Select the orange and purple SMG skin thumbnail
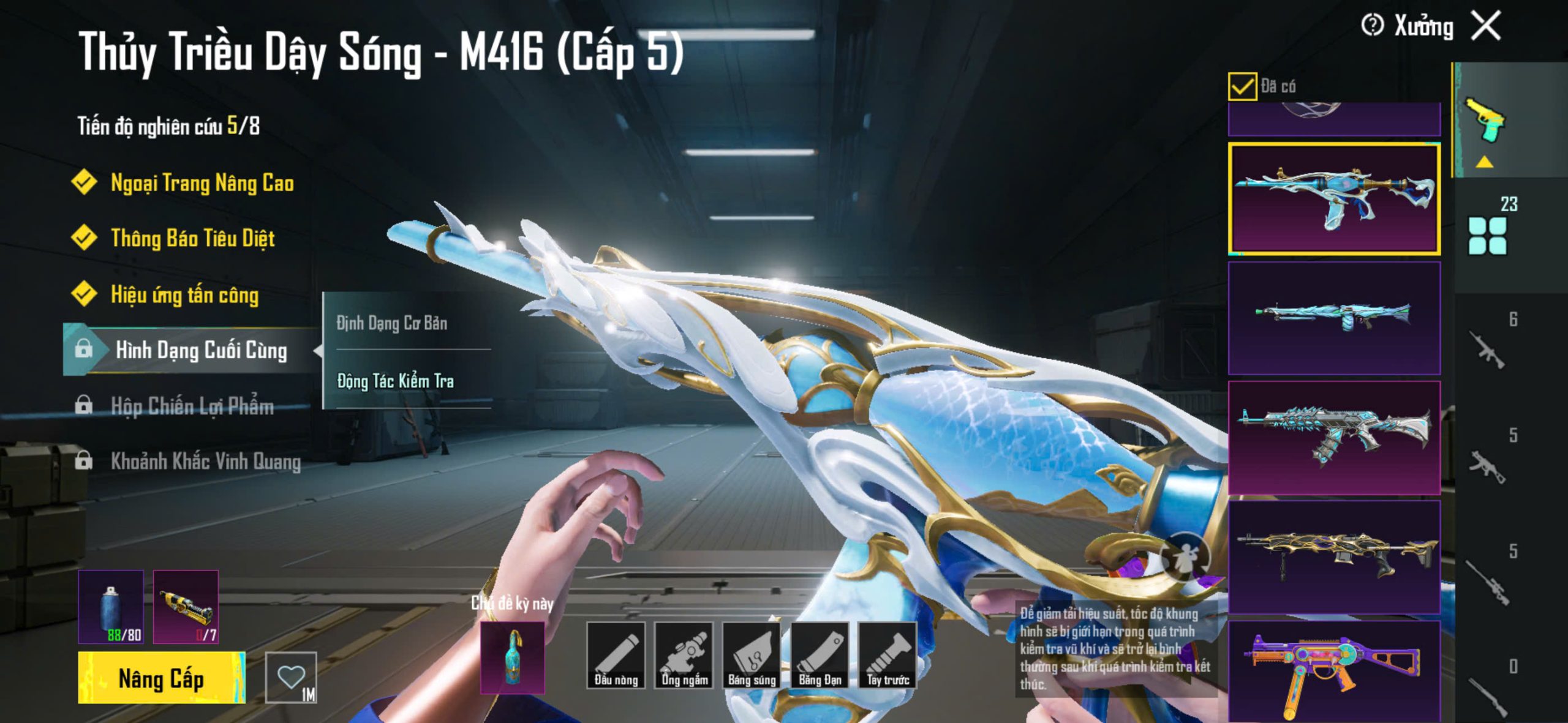The width and height of the screenshot is (1568, 723). pos(1334,672)
